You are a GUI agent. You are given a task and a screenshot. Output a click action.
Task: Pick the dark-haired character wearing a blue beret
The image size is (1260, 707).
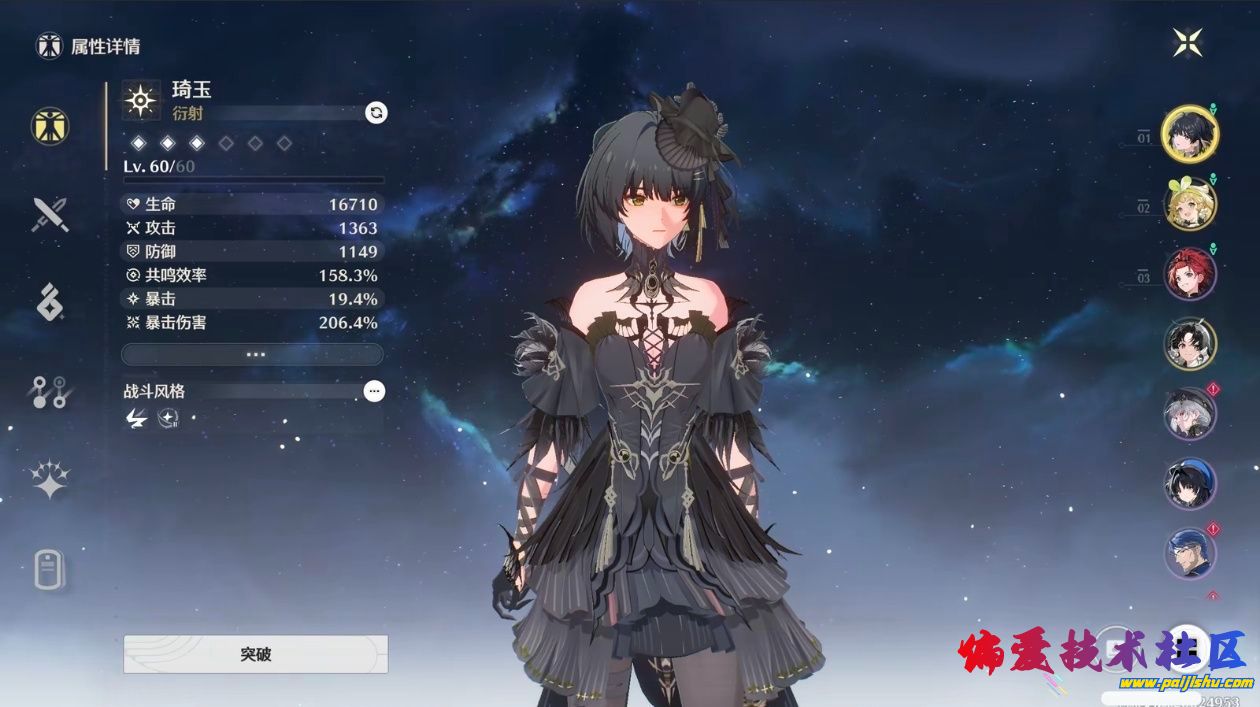pos(1189,483)
